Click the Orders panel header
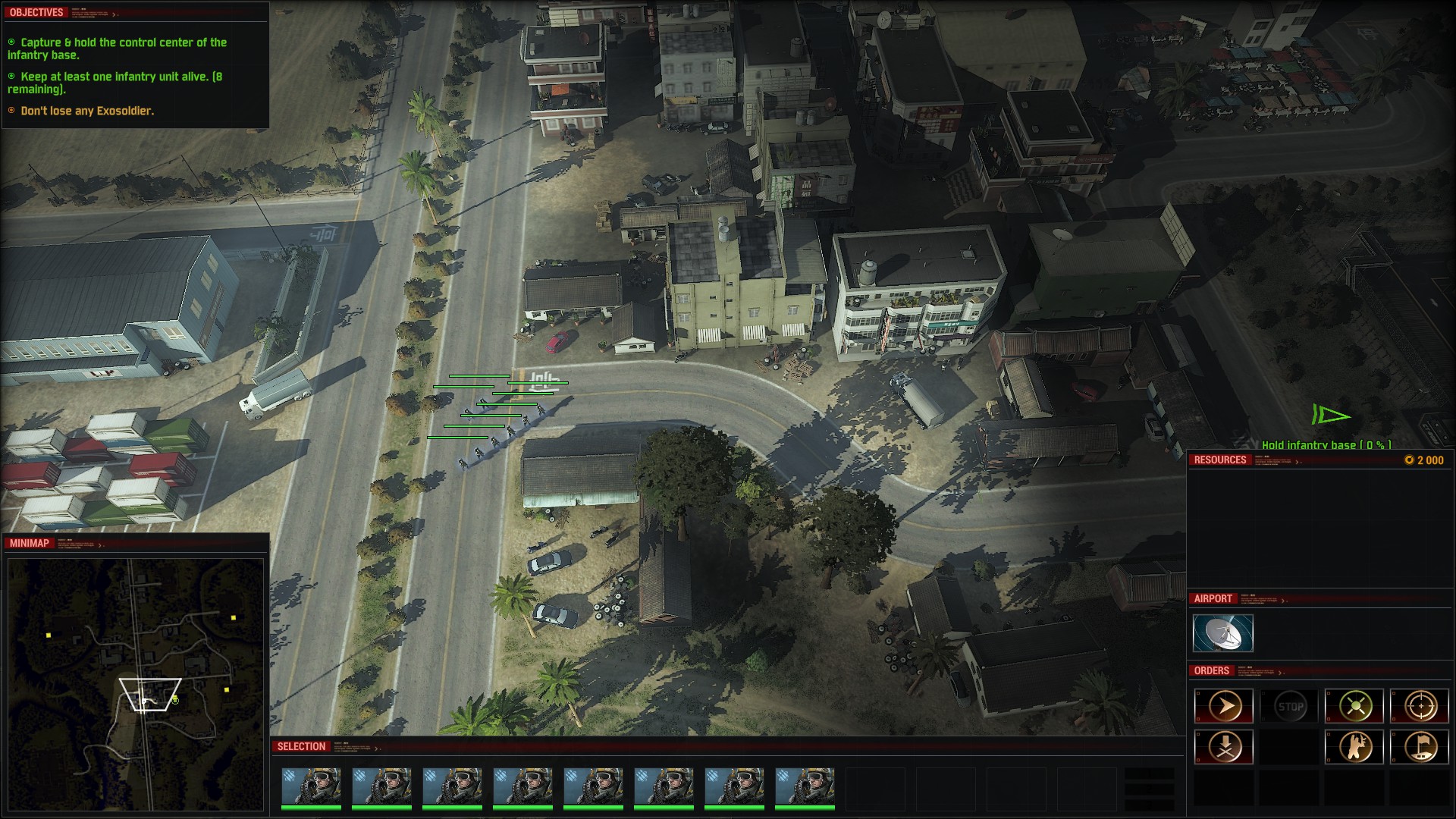 pyautogui.click(x=1212, y=671)
